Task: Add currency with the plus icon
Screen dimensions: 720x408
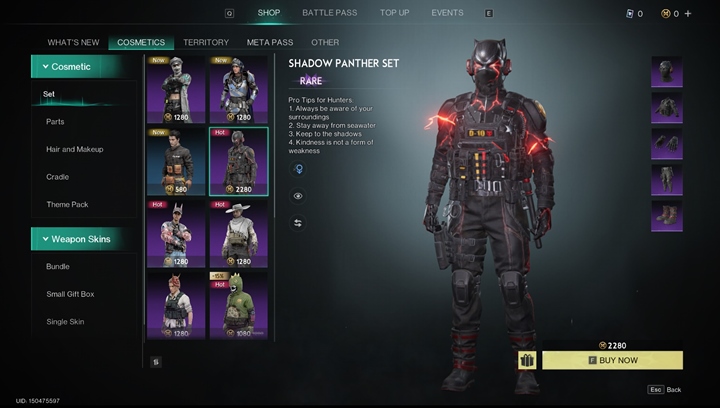Action: (x=688, y=14)
